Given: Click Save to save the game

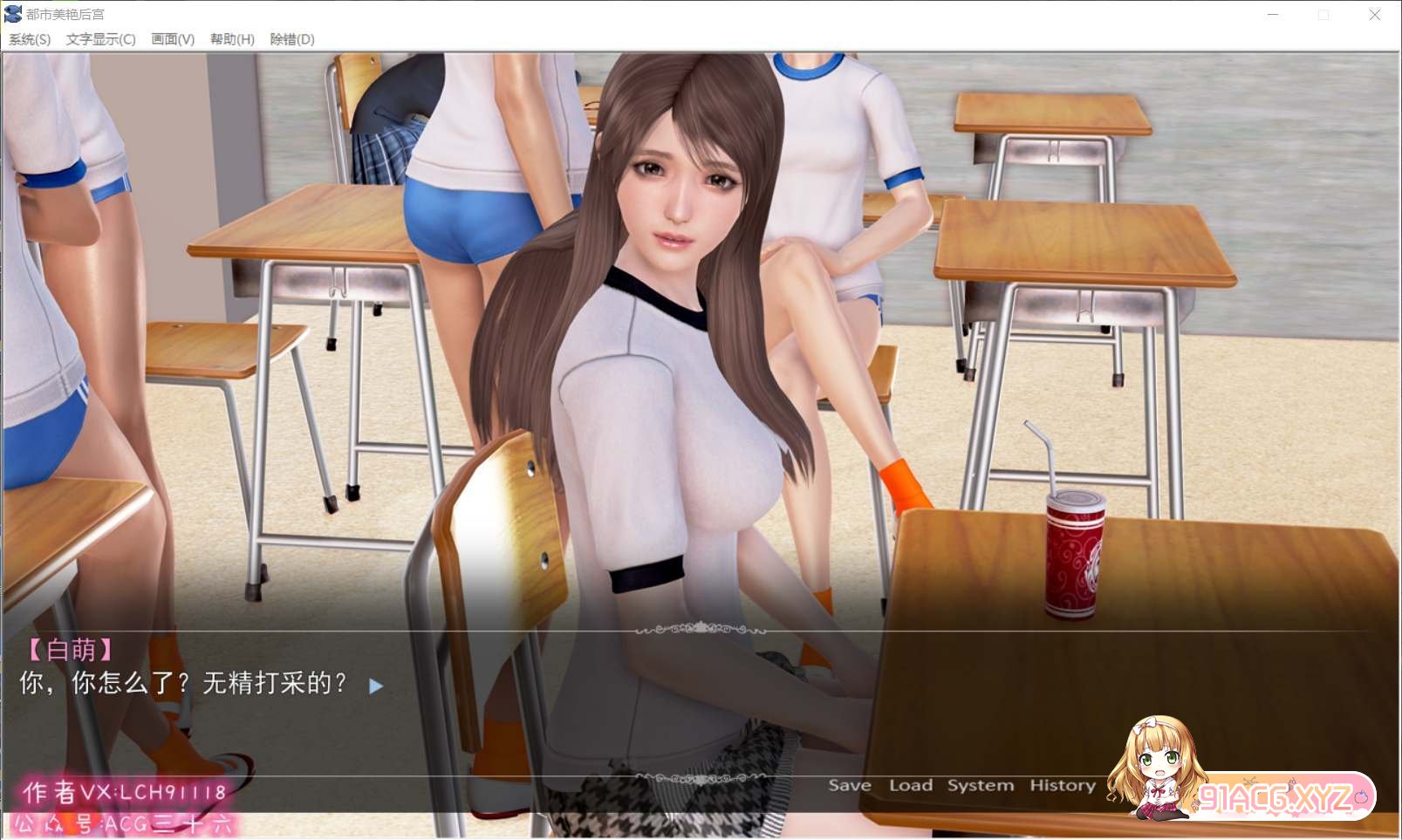Looking at the screenshot, I should click(851, 784).
